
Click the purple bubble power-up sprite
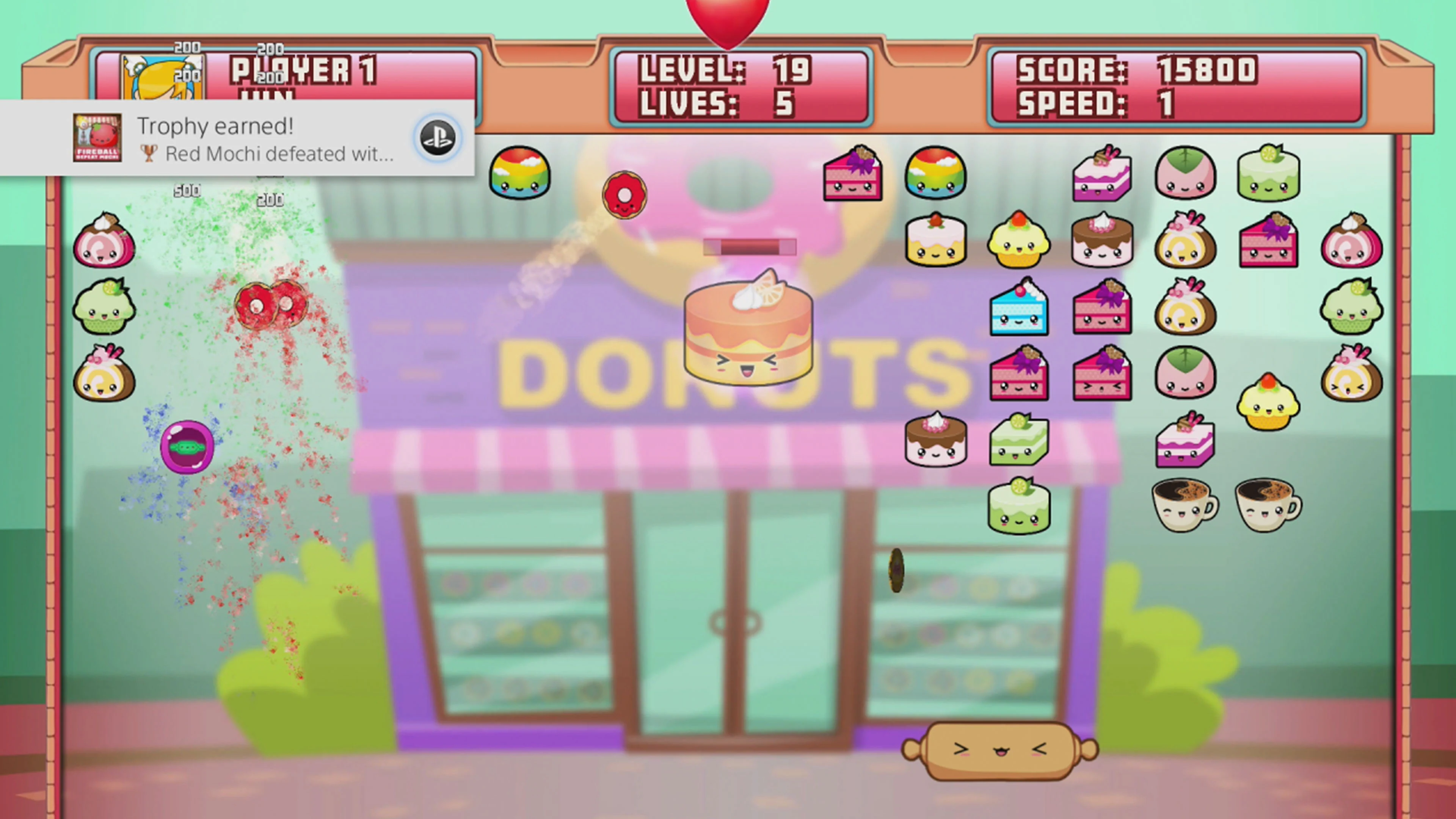[187, 447]
